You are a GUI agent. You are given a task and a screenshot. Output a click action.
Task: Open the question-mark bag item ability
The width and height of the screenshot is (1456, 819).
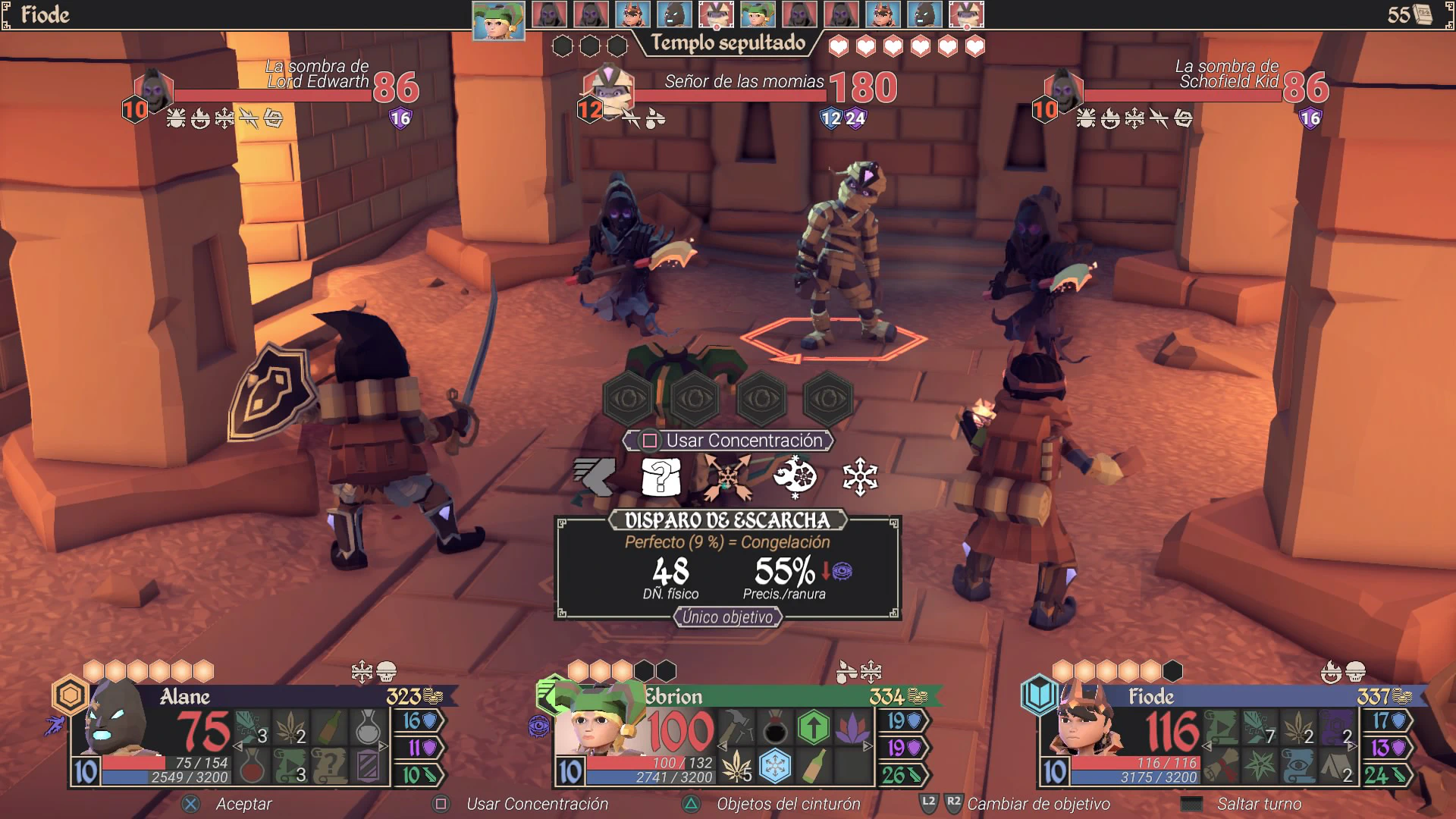pyautogui.click(x=661, y=478)
